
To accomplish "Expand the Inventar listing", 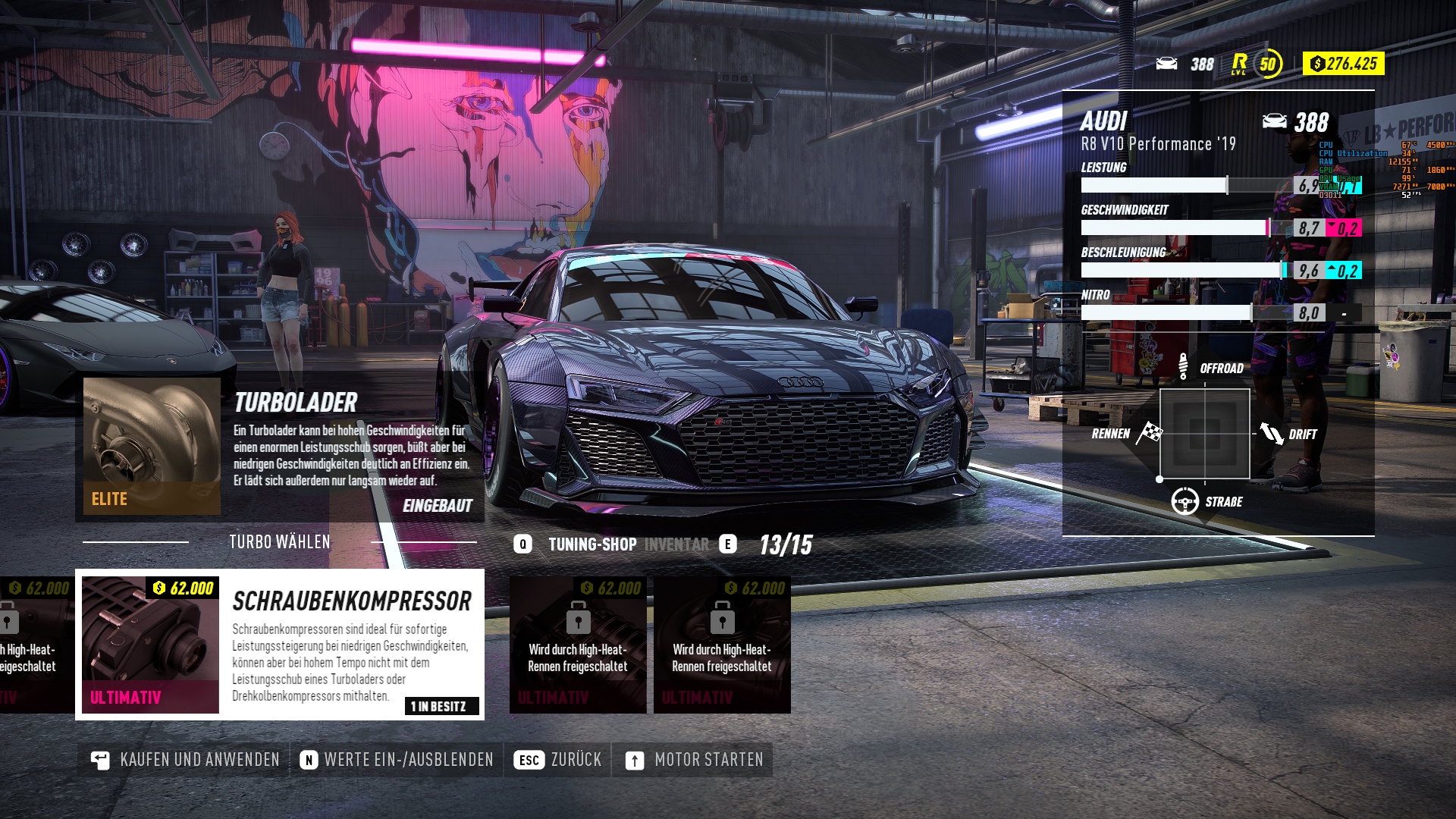I will [x=677, y=544].
